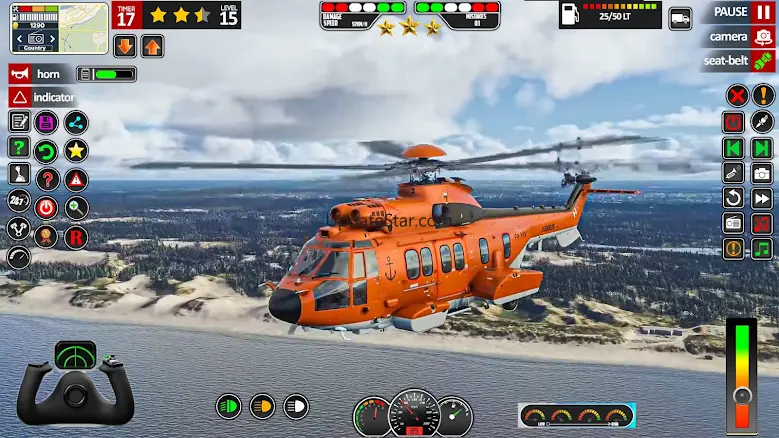Image resolution: width=779 pixels, height=438 pixels.
Task: Open the radio icon
Action: point(734,223)
